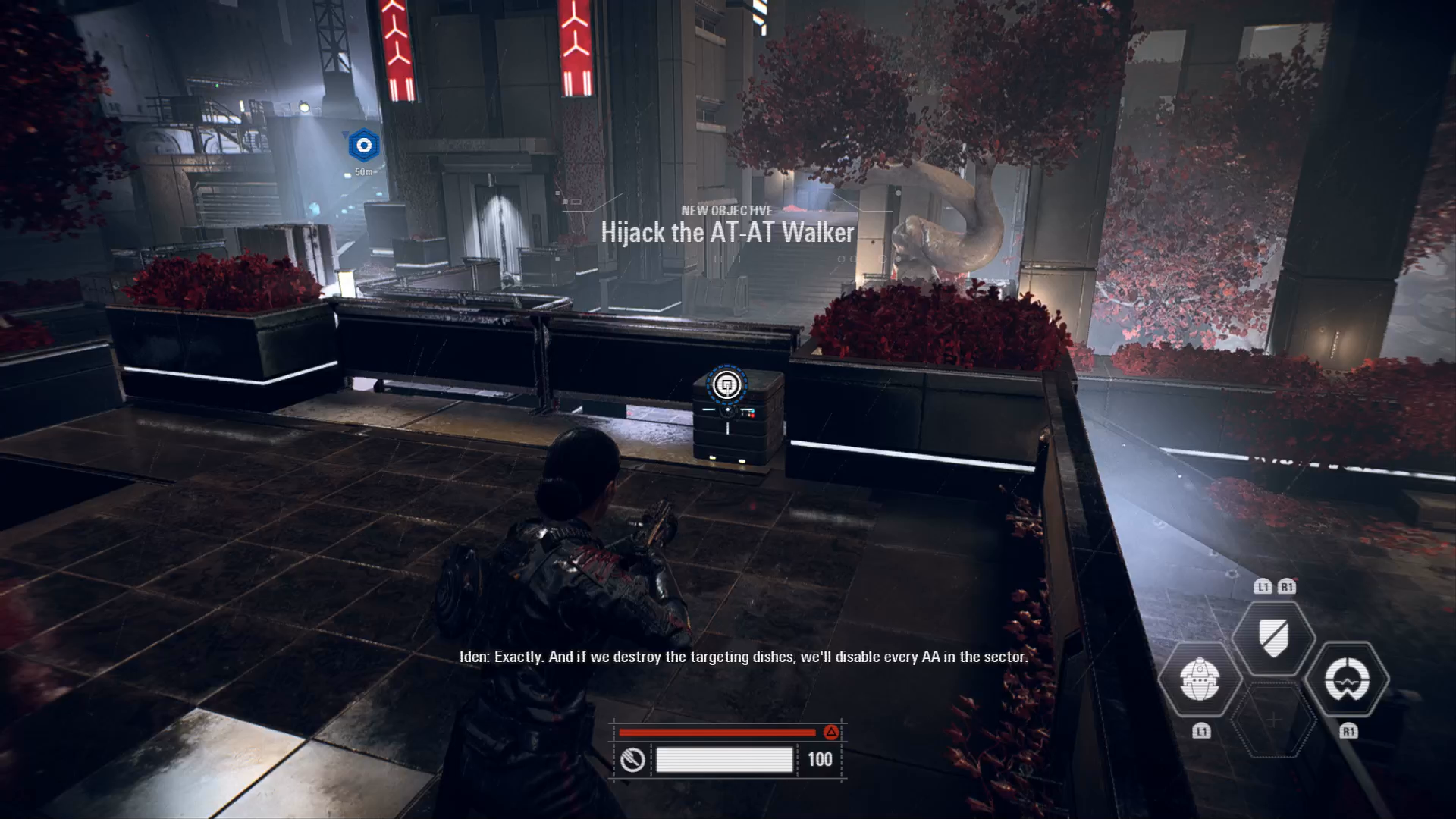Click the ammo count reading 100
Screen dimensions: 1456x819
[821, 758]
